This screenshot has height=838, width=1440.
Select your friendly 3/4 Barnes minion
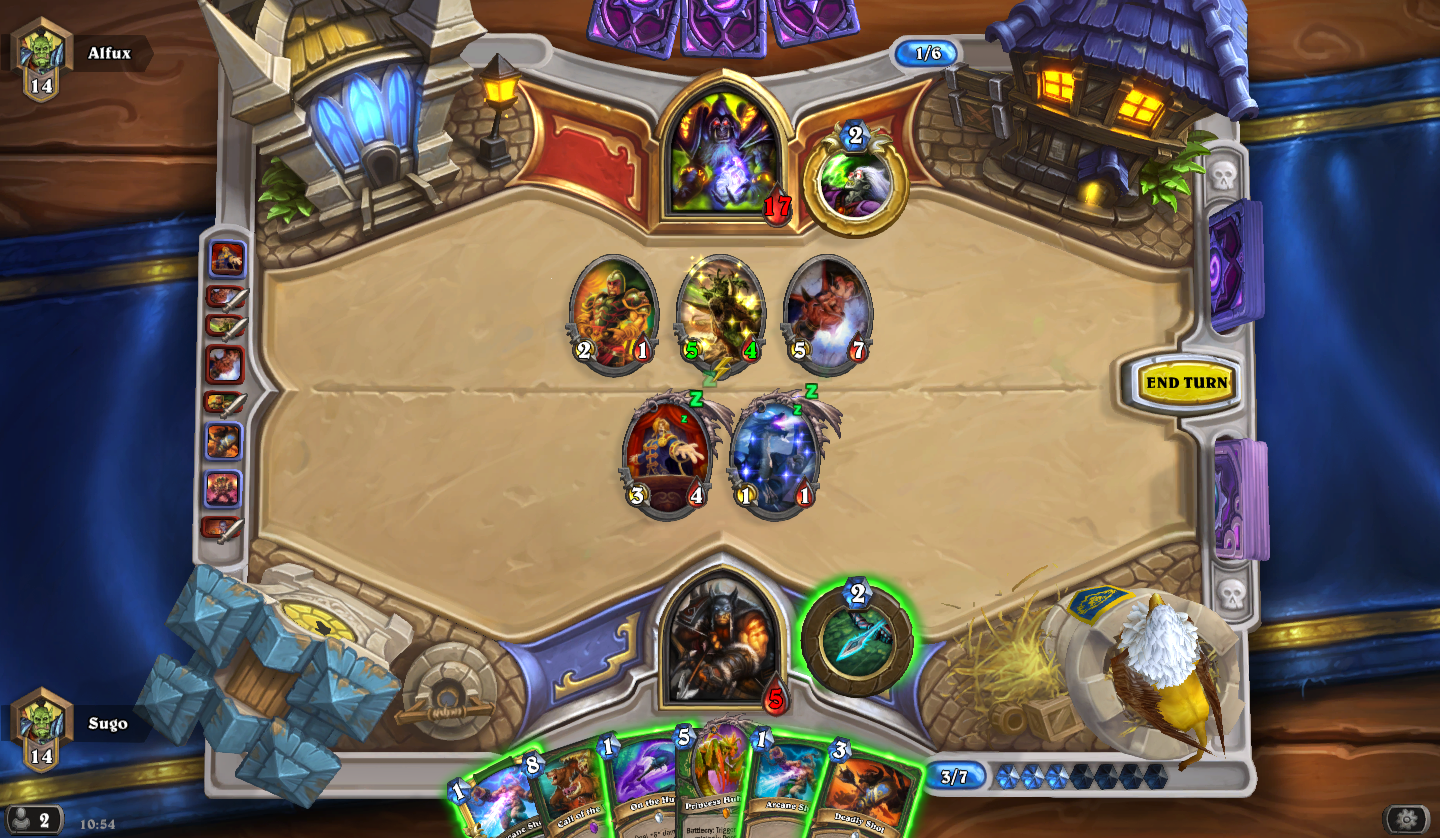668,455
